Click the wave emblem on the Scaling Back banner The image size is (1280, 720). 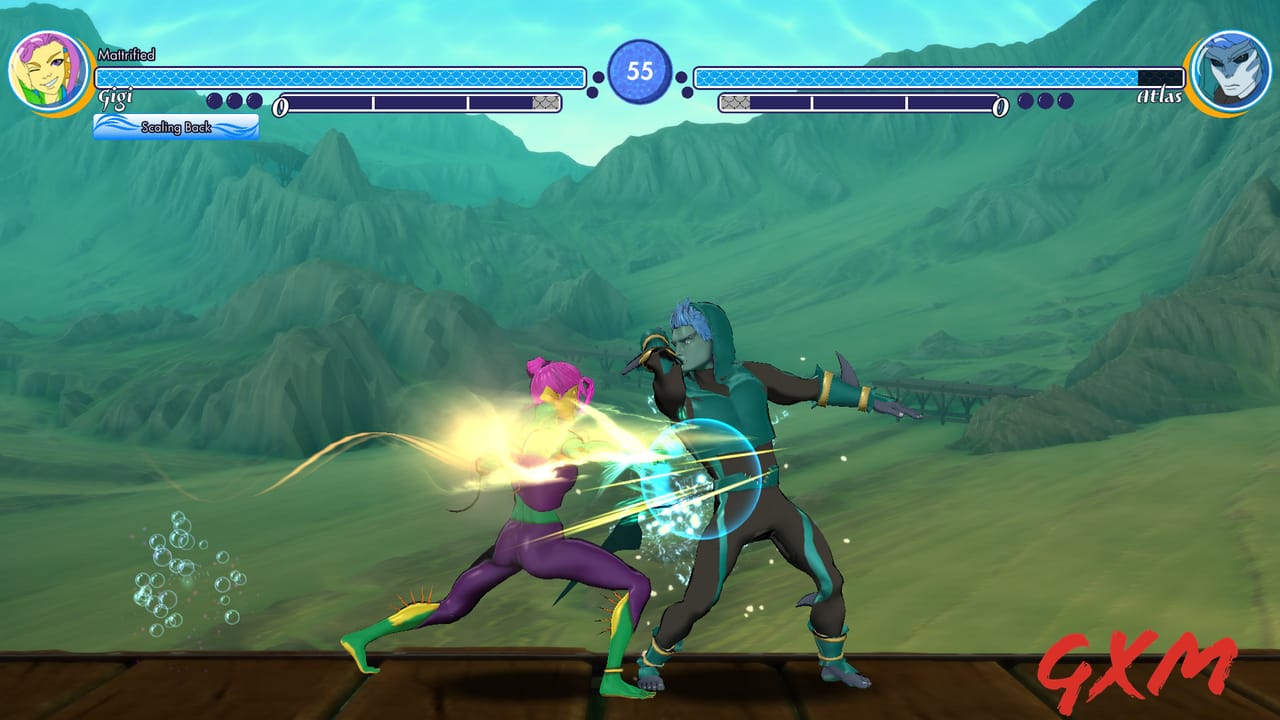tap(112, 125)
